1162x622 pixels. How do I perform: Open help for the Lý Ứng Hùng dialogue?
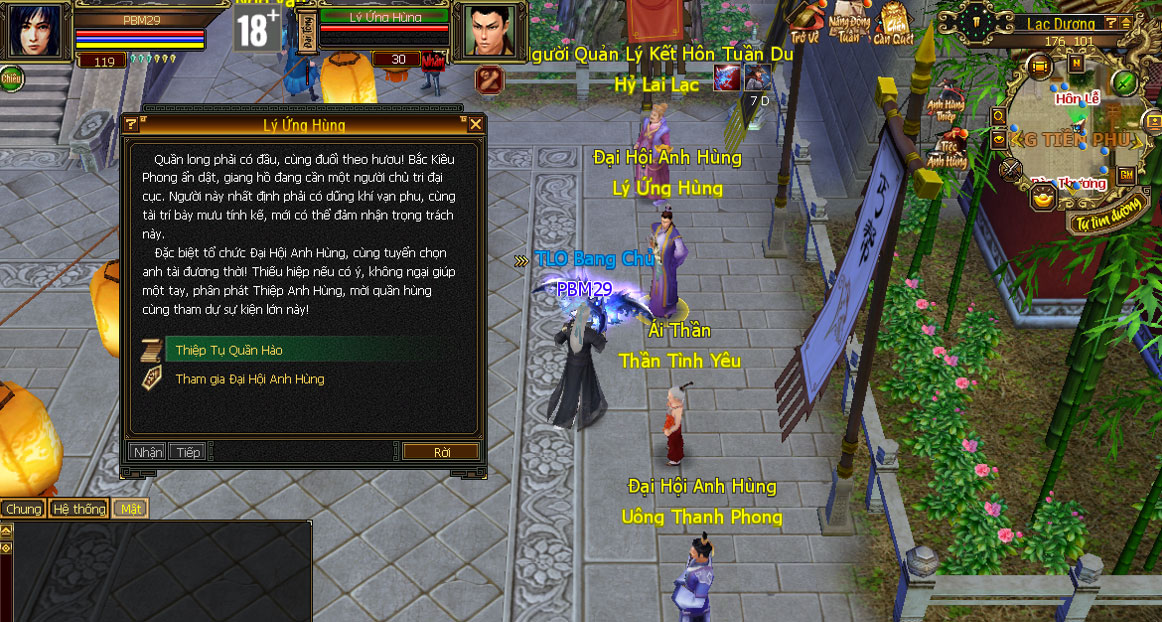pos(131,125)
